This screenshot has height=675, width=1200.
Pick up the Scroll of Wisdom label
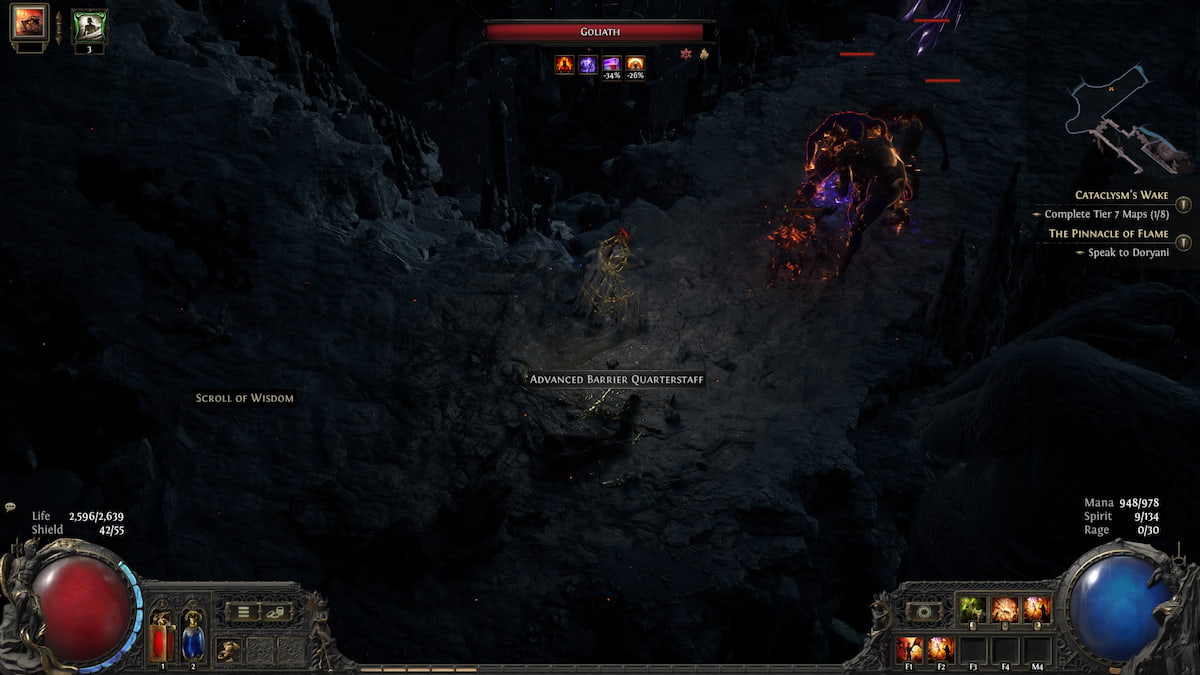[x=245, y=398]
